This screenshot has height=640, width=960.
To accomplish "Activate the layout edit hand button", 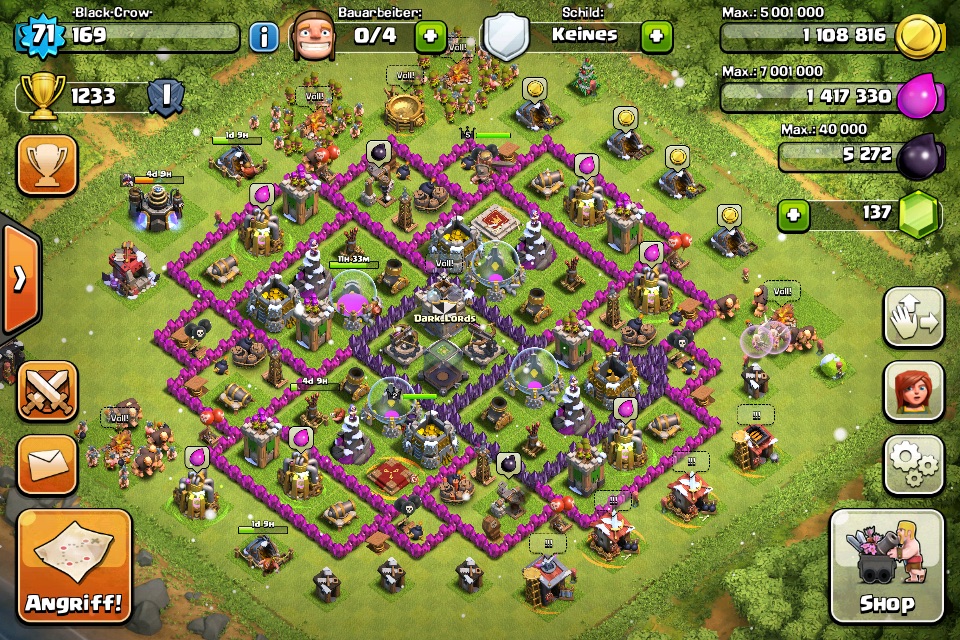I will coord(914,318).
